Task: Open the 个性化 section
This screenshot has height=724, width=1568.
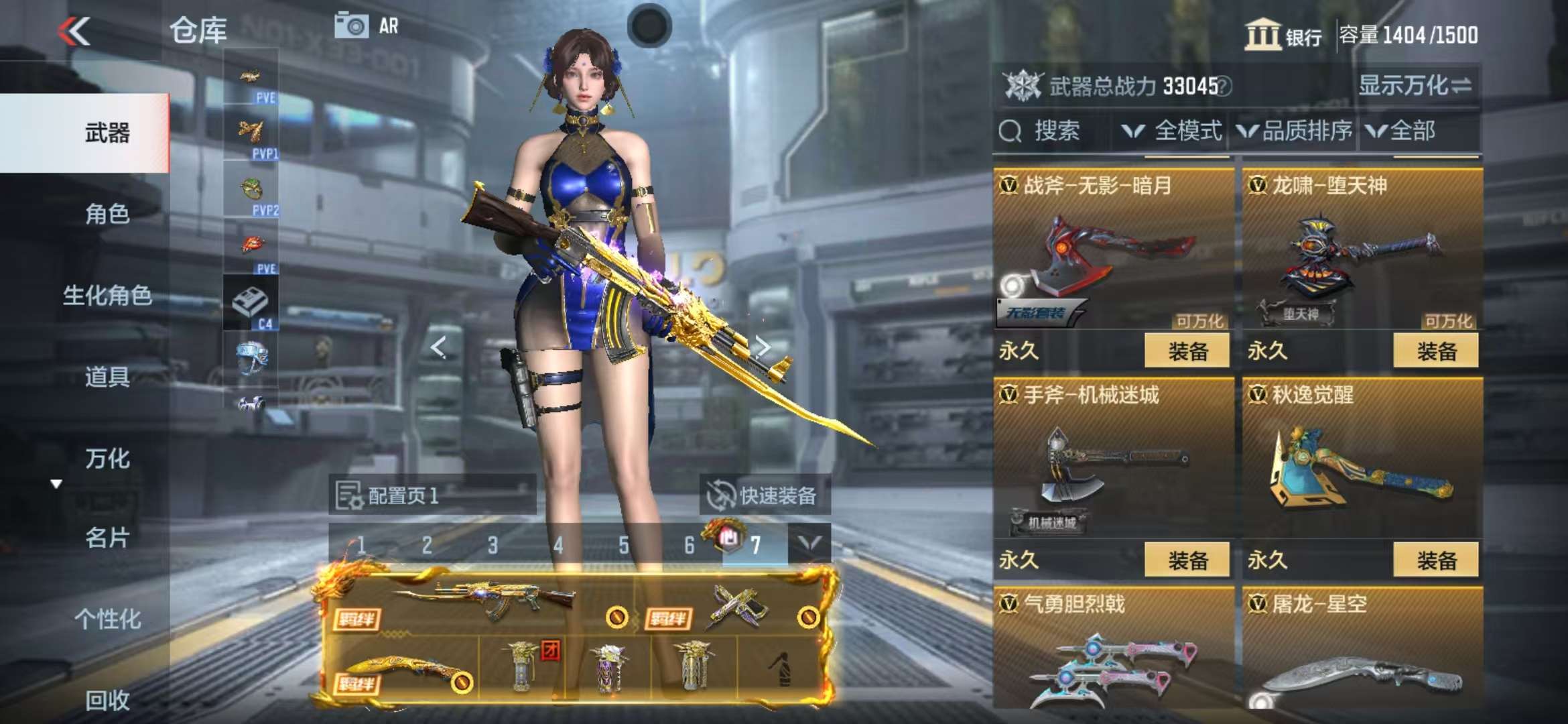Action: click(107, 619)
